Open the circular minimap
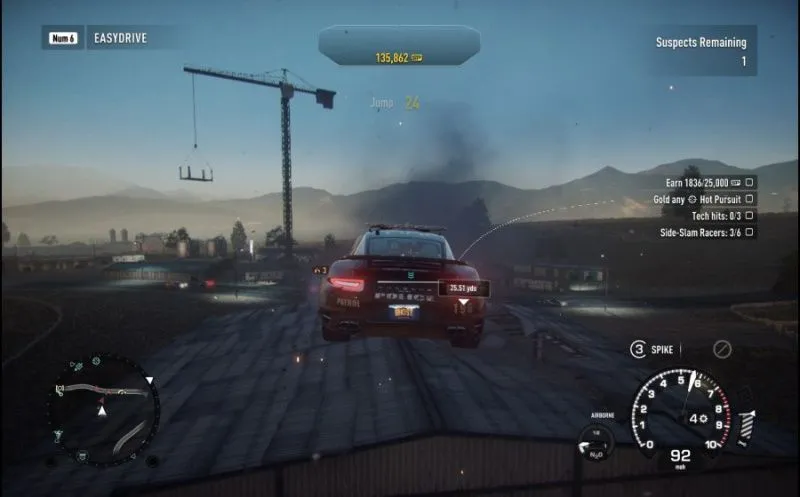This screenshot has height=497, width=800. pos(103,409)
